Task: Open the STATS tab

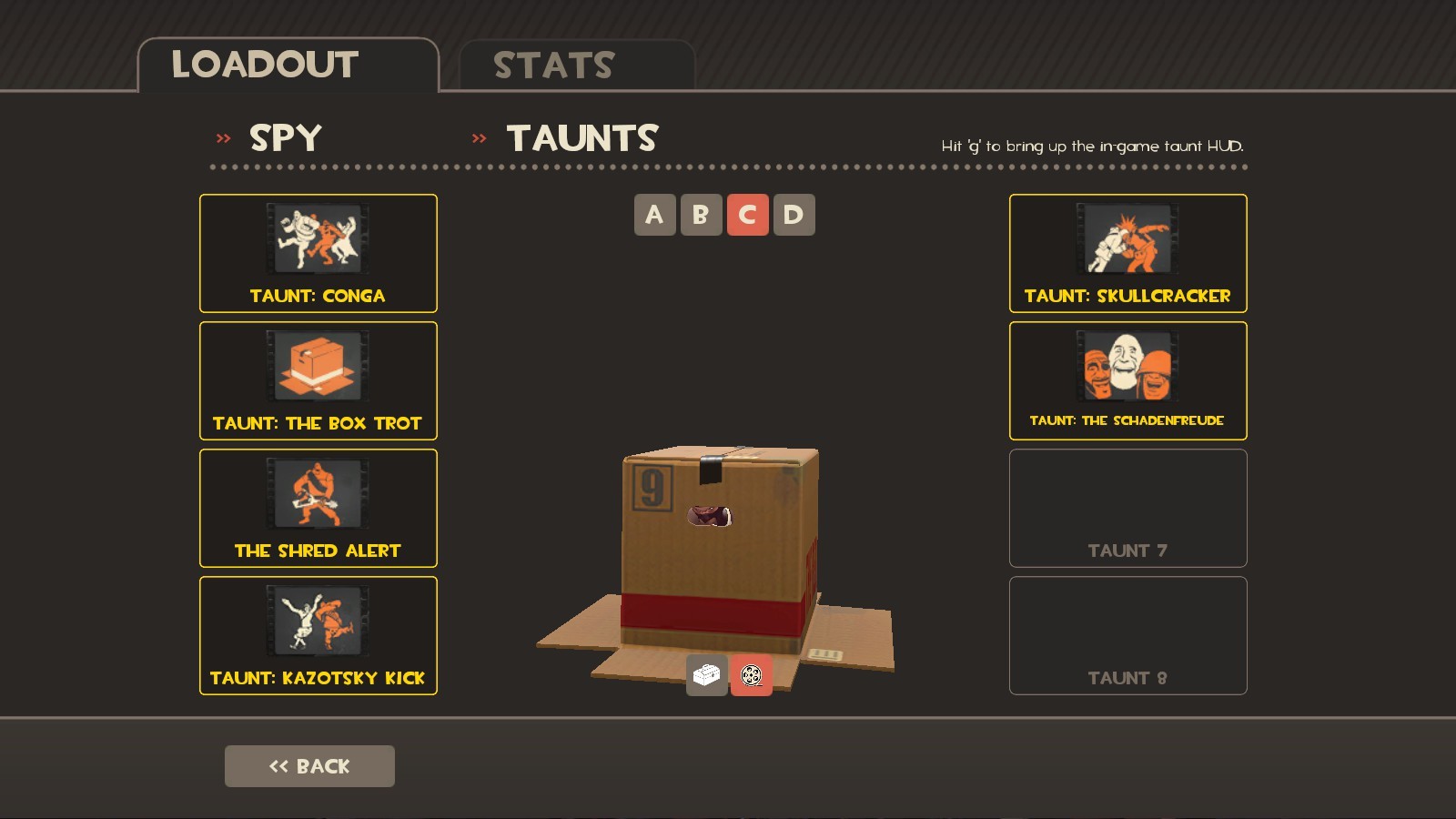Action: (552, 64)
